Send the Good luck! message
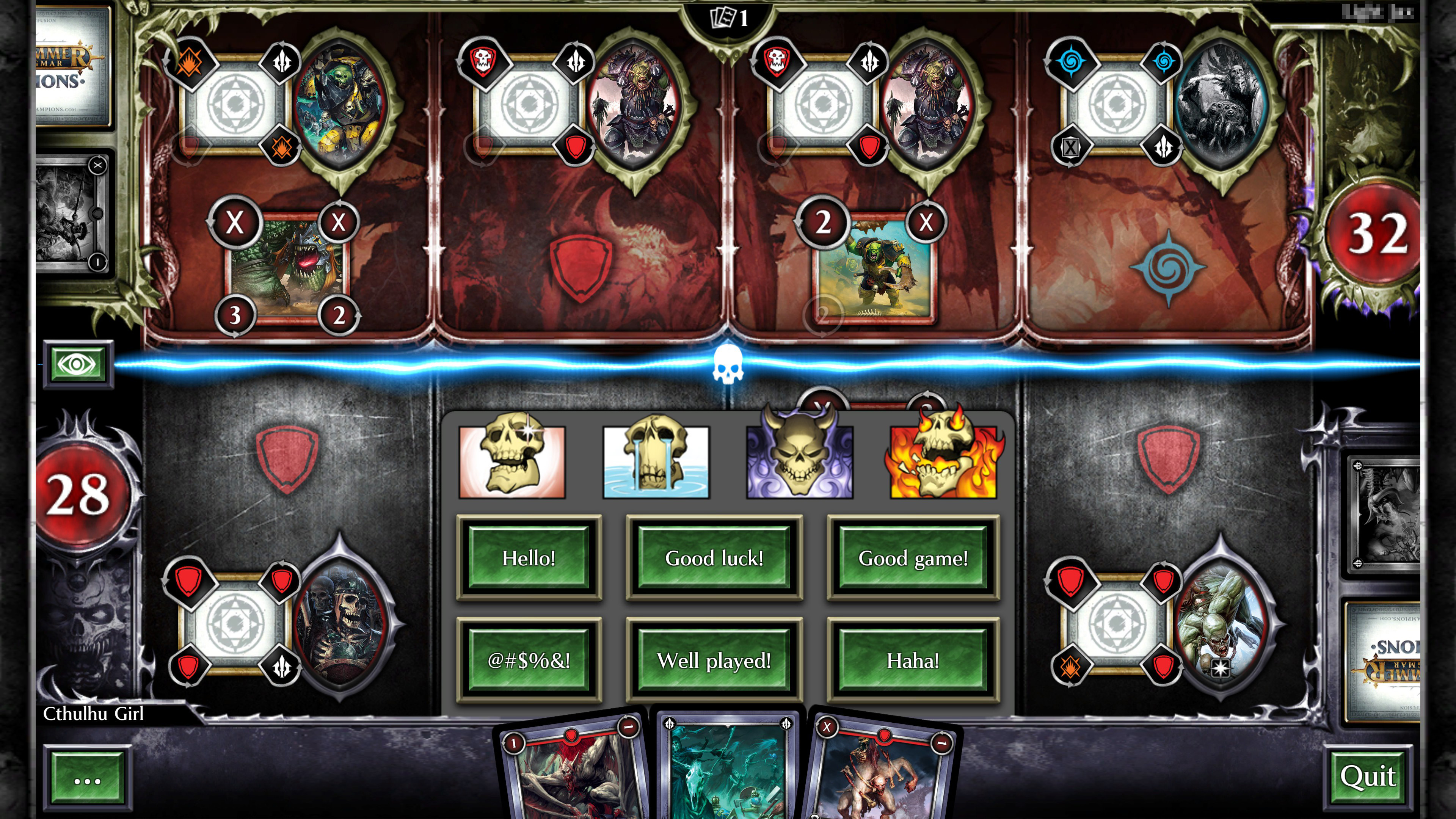The width and height of the screenshot is (1456, 819). pos(714,558)
